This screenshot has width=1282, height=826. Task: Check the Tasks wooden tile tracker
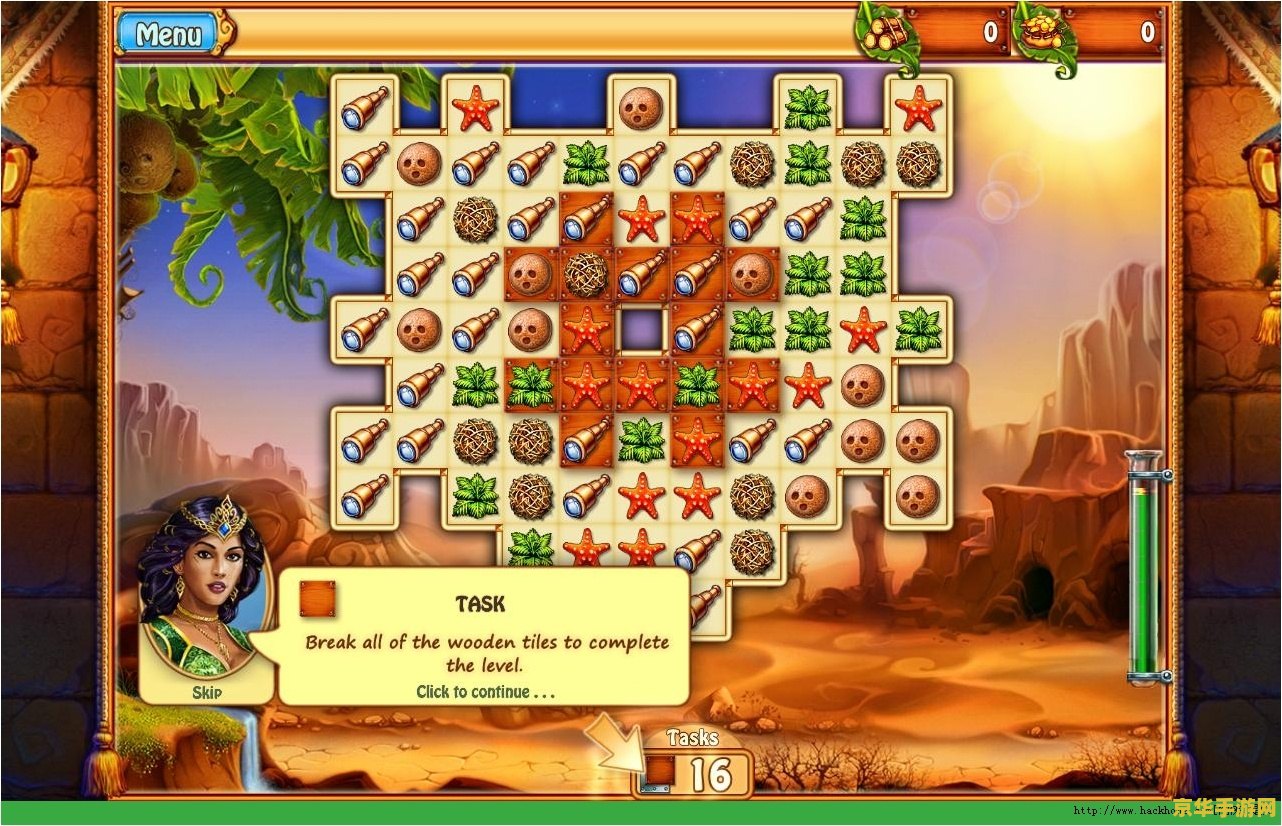click(x=695, y=774)
